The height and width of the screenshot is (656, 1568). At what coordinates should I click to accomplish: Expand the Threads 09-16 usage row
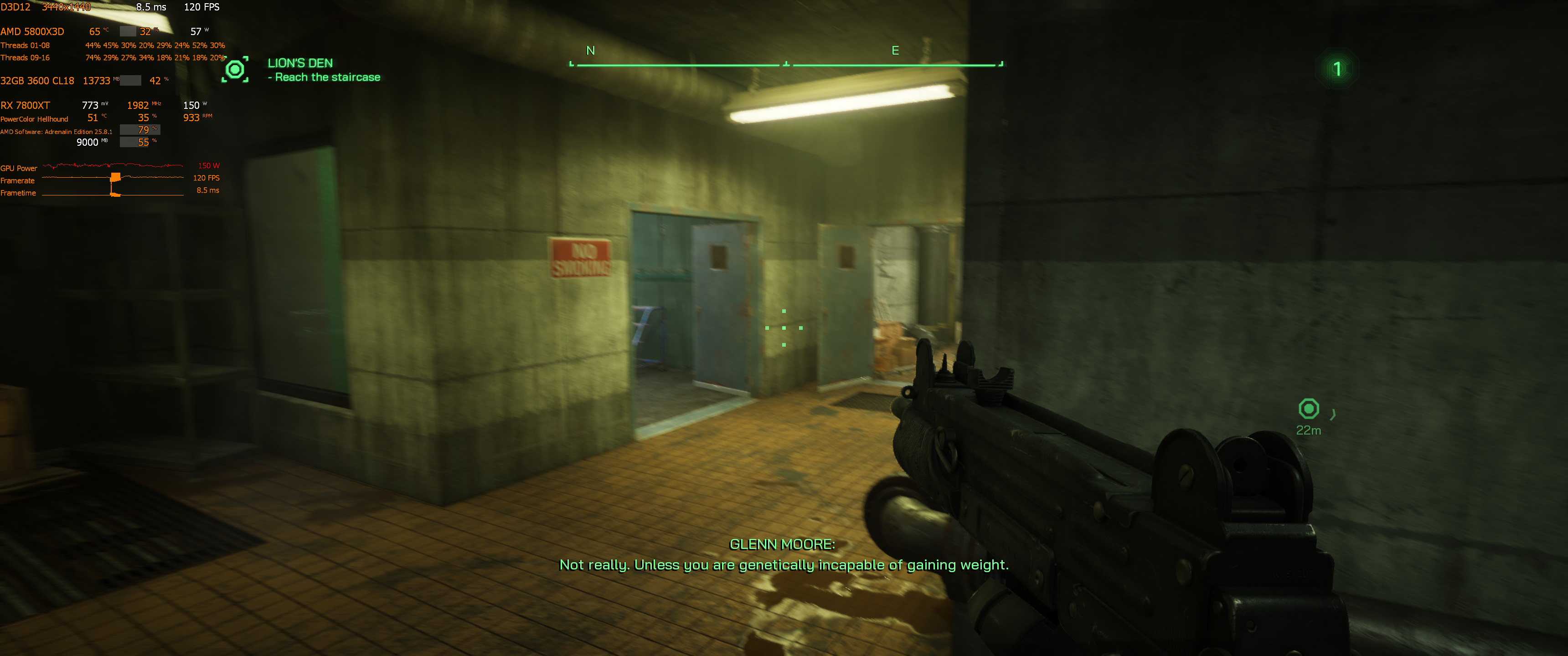click(x=26, y=57)
